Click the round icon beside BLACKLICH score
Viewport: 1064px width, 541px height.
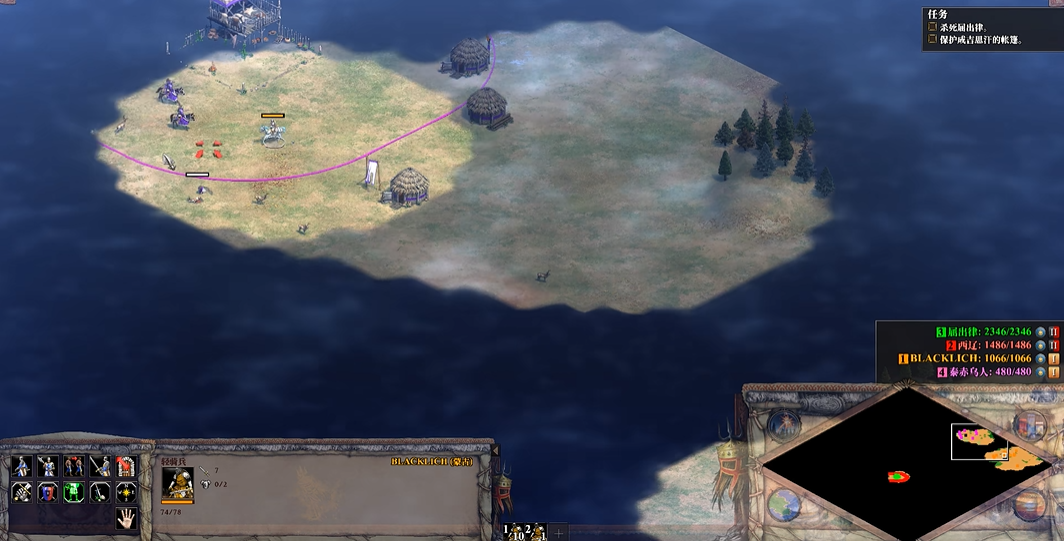tap(1041, 358)
